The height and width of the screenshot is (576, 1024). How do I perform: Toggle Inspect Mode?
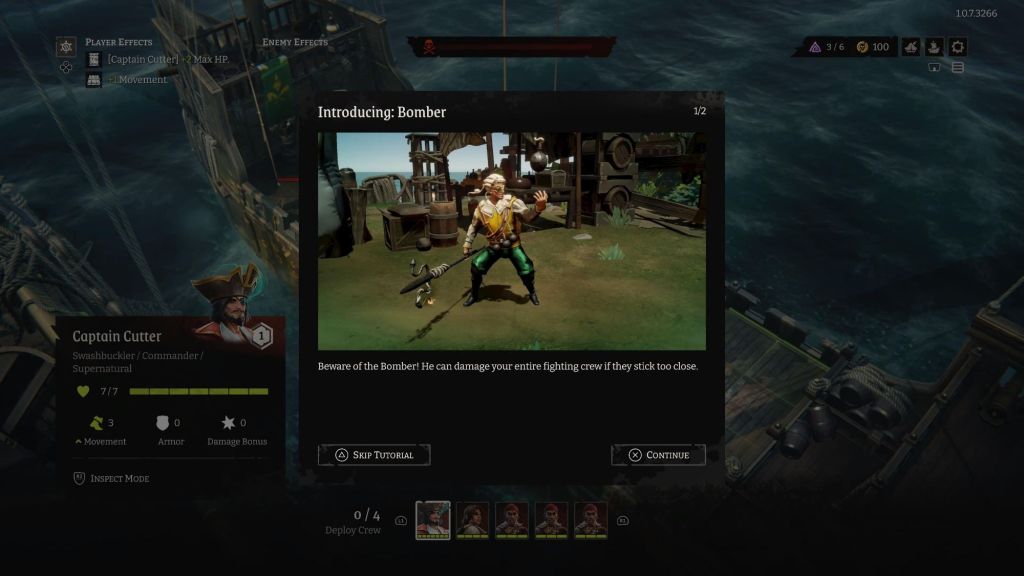pos(111,479)
